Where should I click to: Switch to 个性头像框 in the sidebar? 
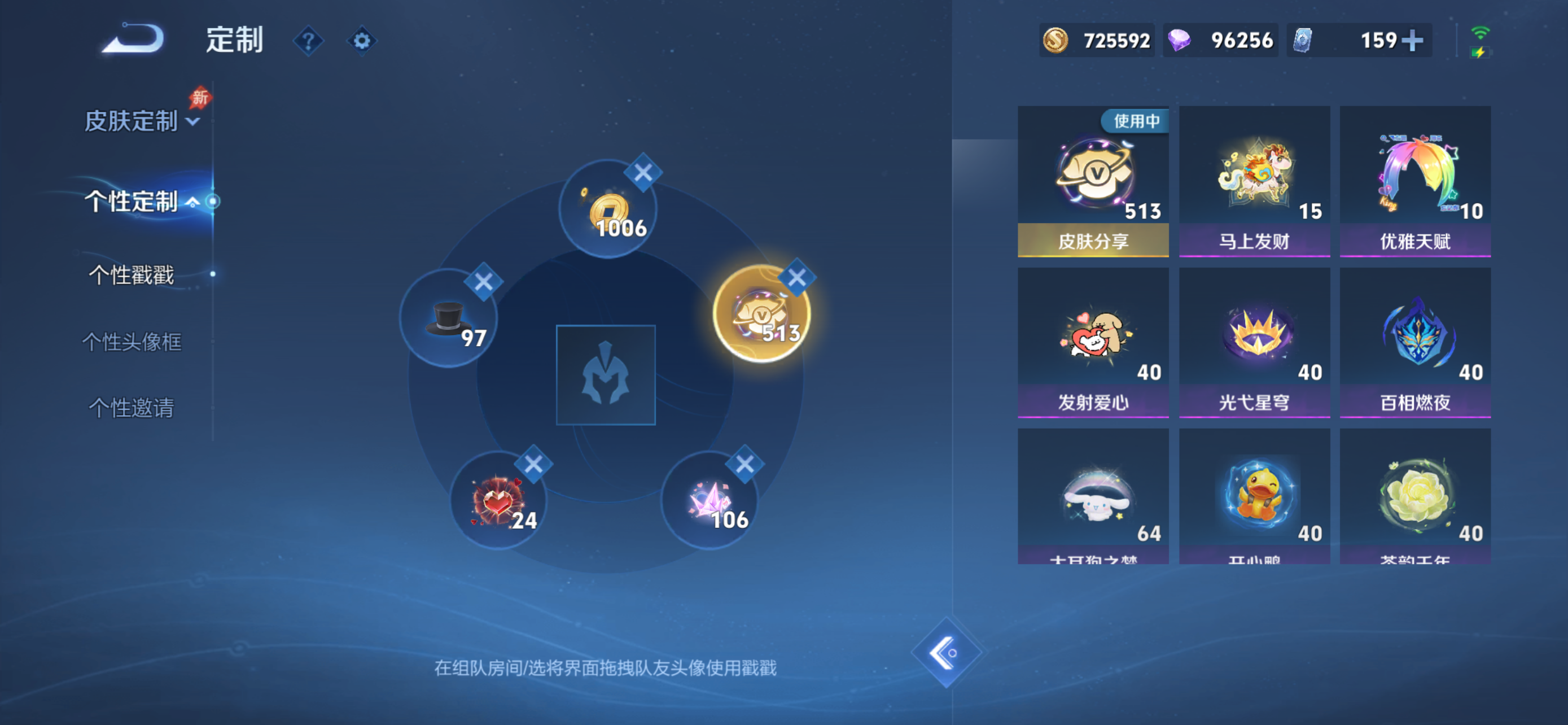[133, 342]
